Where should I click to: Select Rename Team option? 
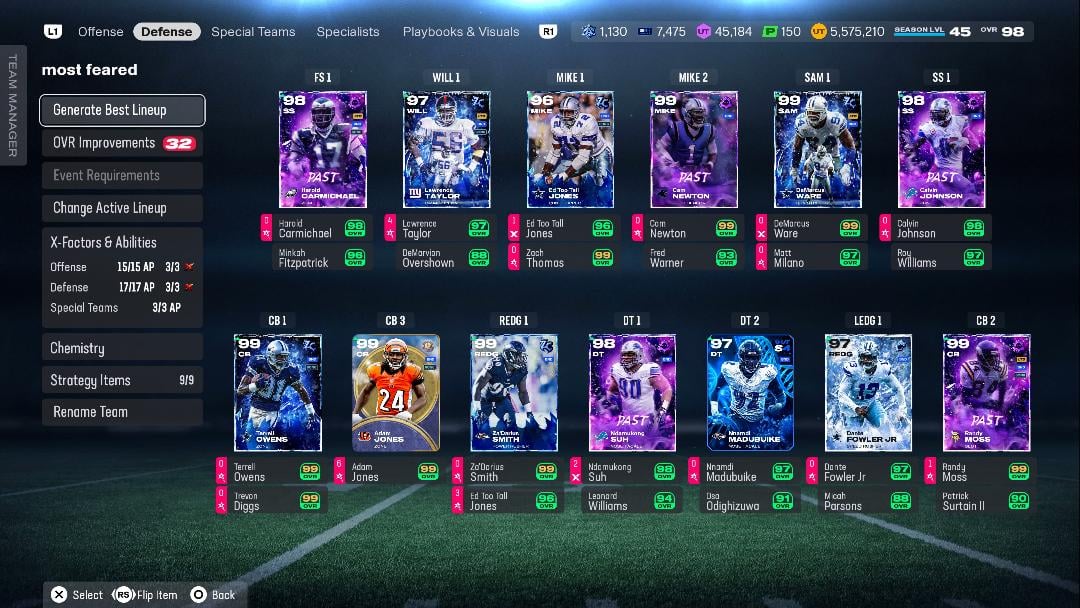(122, 412)
